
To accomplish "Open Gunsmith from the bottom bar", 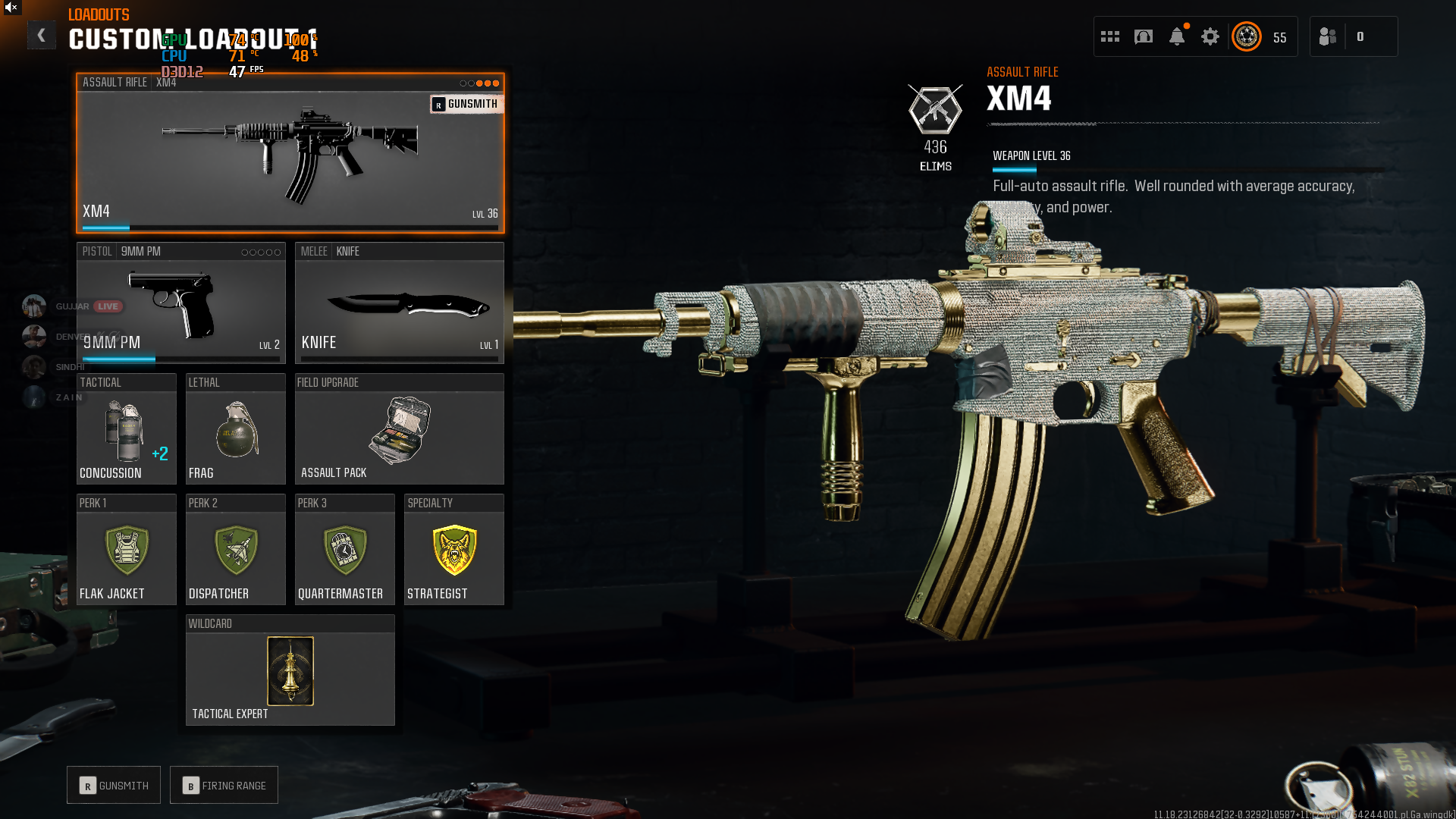I will click(114, 785).
